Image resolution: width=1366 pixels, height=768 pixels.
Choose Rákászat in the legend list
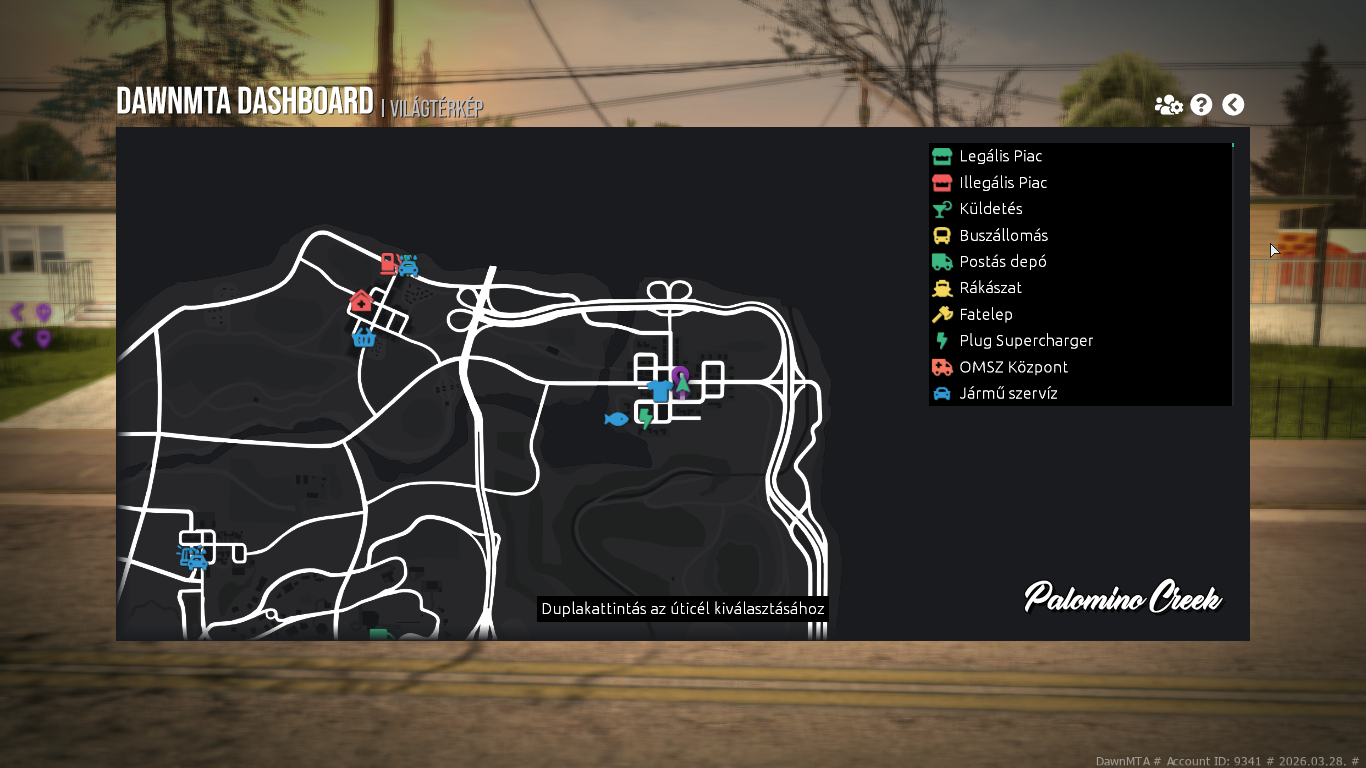pyautogui.click(x=990, y=288)
